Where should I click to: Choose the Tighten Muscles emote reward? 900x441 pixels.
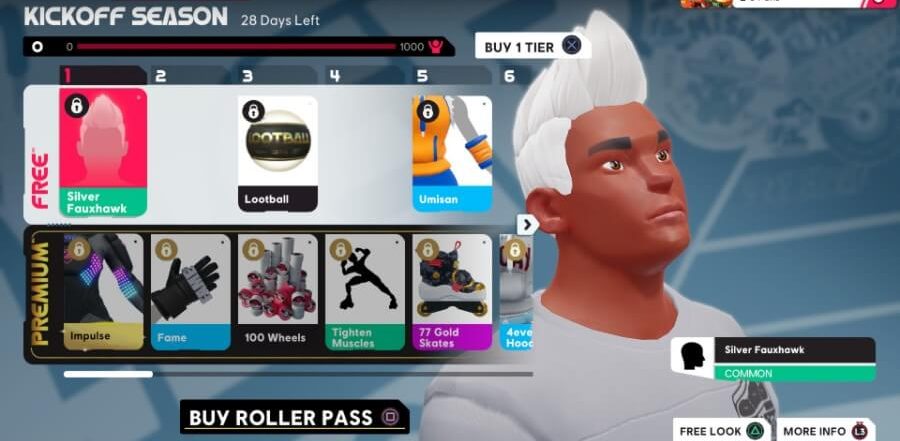[x=365, y=292]
